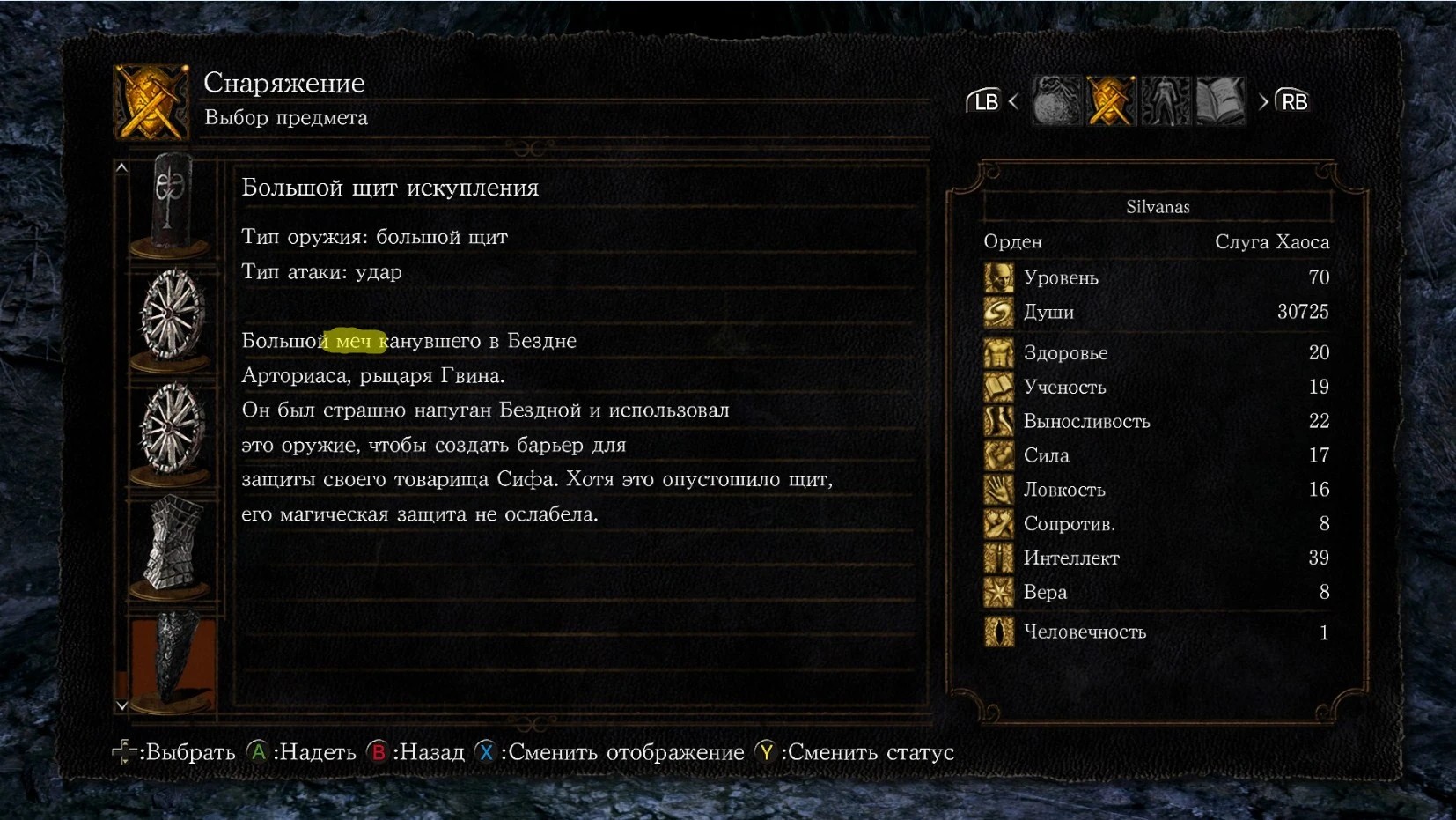Click the Души souls icon
The image size is (1456, 820).
pyautogui.click(x=999, y=312)
